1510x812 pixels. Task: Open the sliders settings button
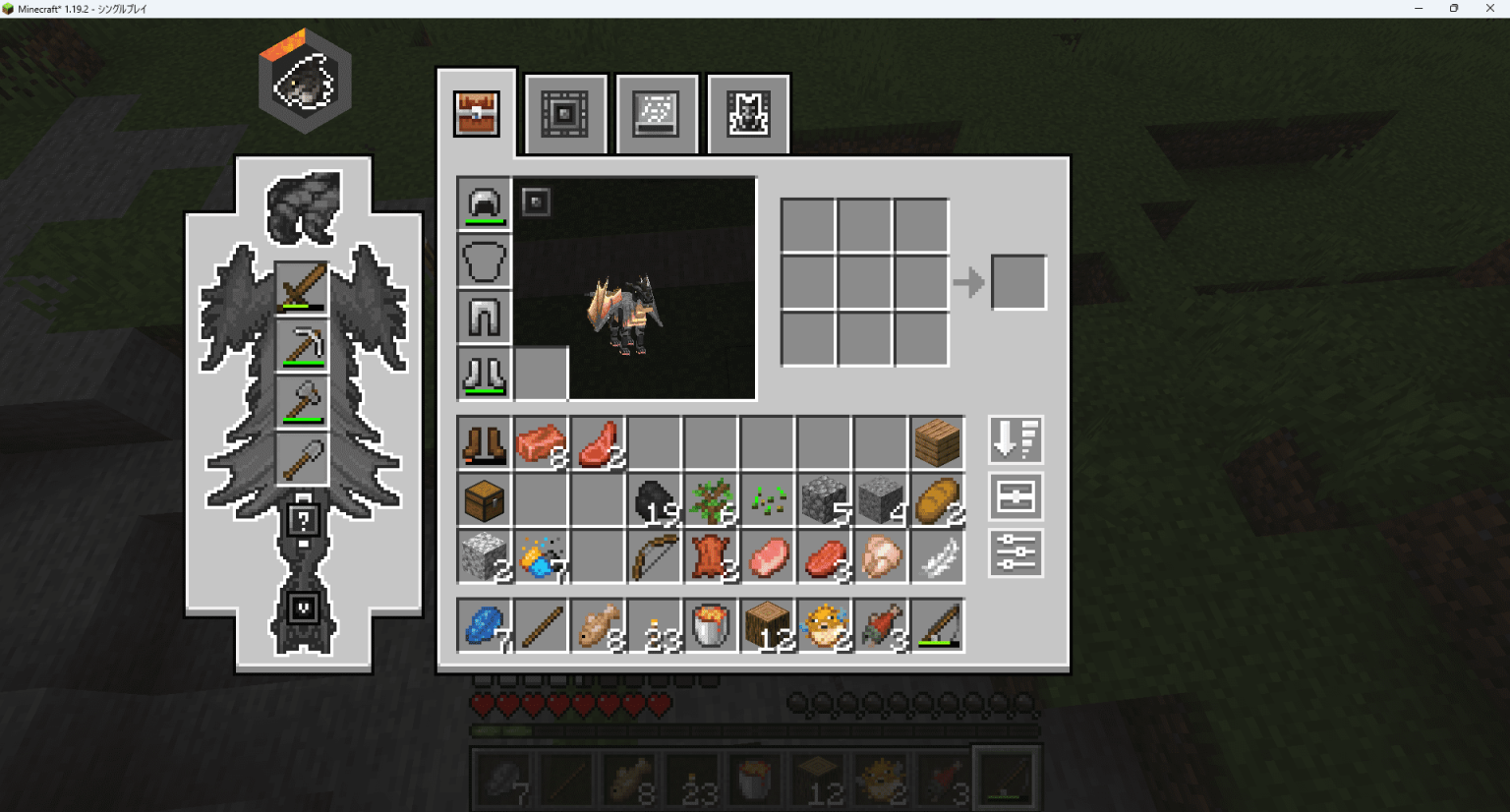click(x=1015, y=553)
